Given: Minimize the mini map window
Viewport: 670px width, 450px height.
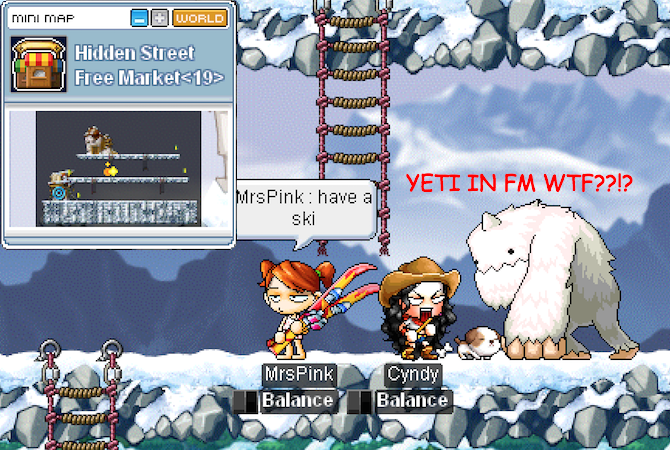Looking at the screenshot, I should click(140, 18).
